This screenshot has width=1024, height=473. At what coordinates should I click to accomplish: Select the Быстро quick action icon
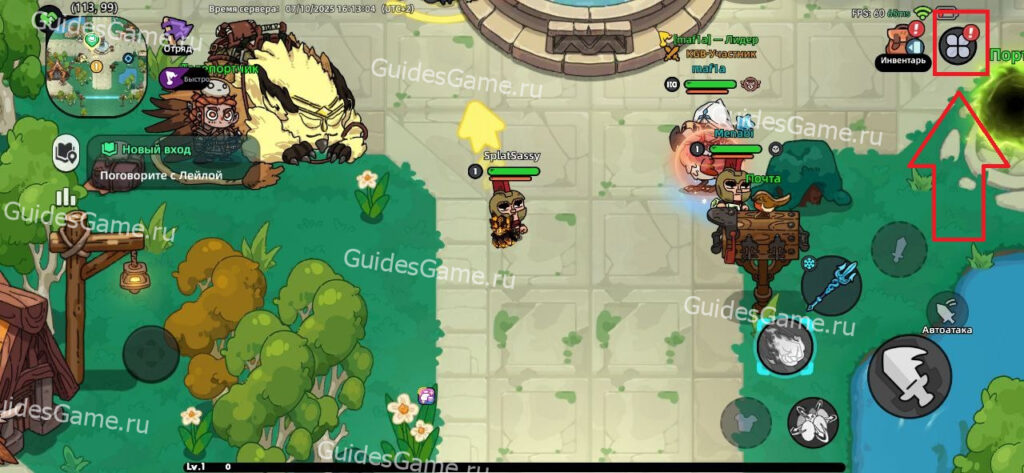click(170, 79)
